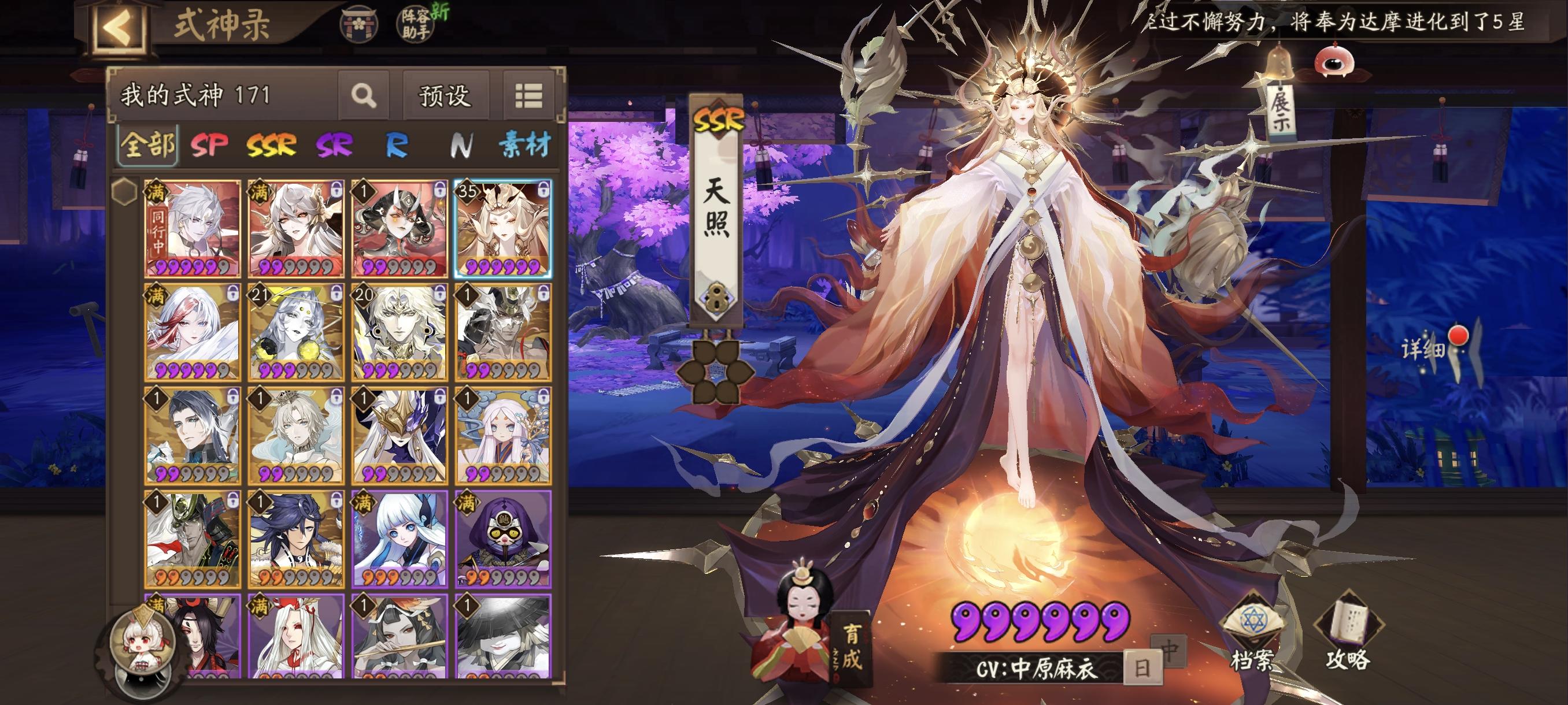This screenshot has height=705, width=1568.
Task: Open the 阵容助手 lineup assistant
Action: click(x=417, y=24)
